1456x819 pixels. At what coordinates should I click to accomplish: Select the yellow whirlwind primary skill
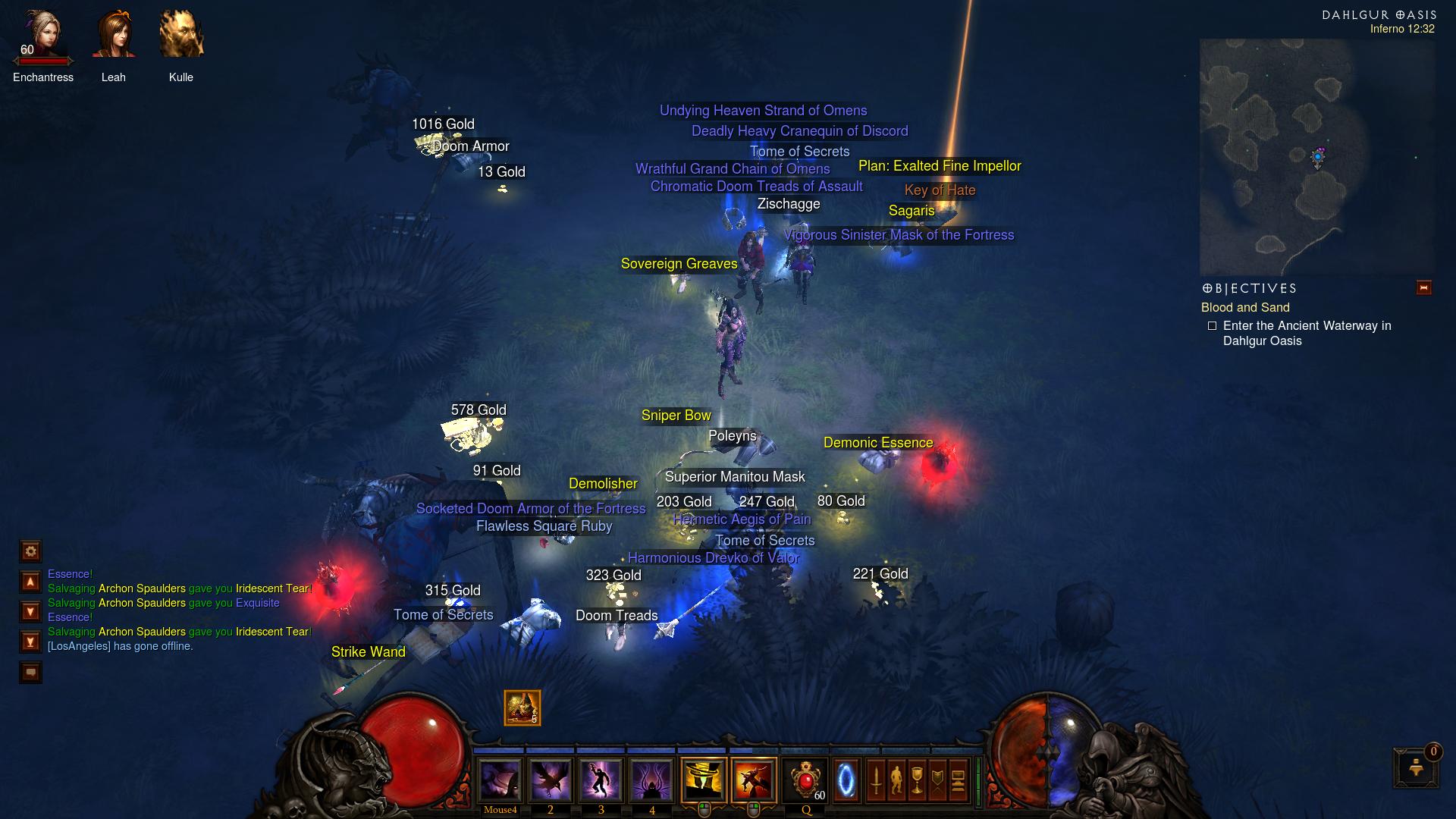click(x=704, y=780)
